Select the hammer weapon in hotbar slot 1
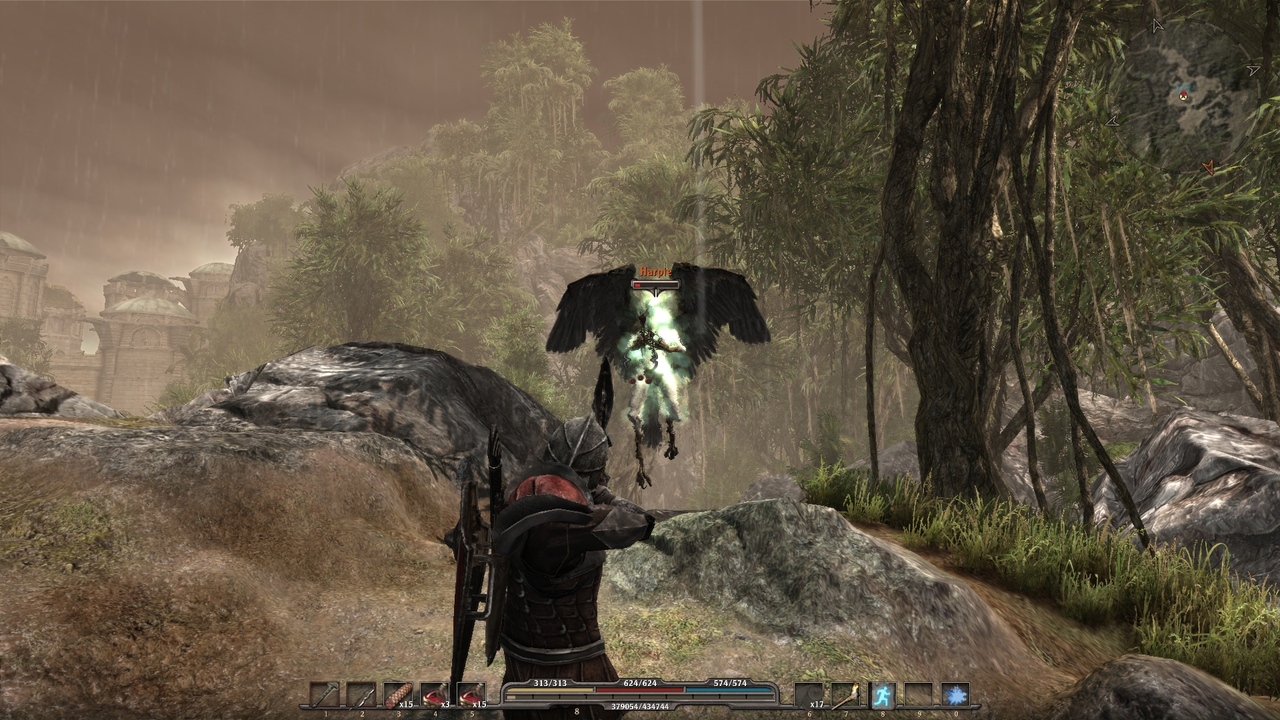1280x720 pixels. tap(324, 694)
